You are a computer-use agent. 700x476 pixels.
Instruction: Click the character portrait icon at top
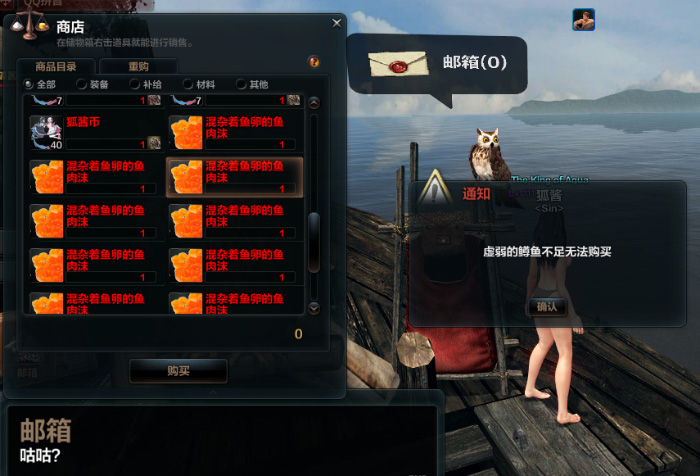(583, 19)
